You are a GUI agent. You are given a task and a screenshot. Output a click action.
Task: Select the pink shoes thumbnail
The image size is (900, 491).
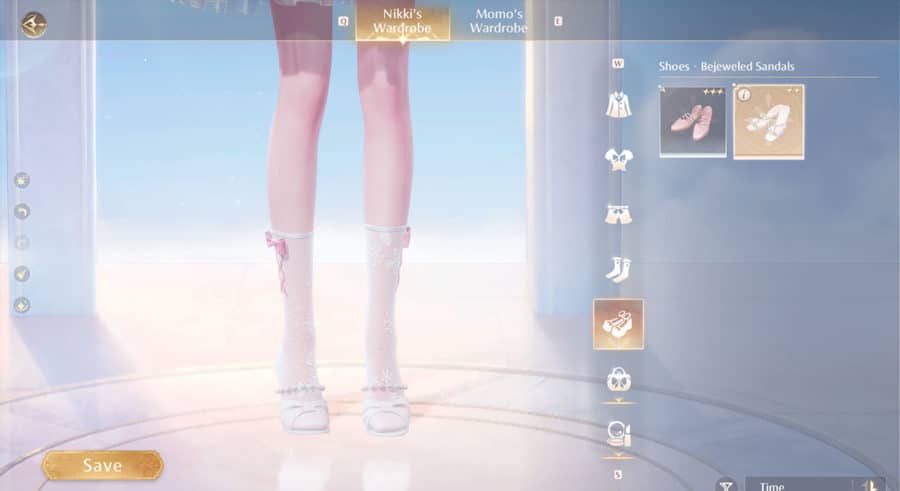point(693,121)
